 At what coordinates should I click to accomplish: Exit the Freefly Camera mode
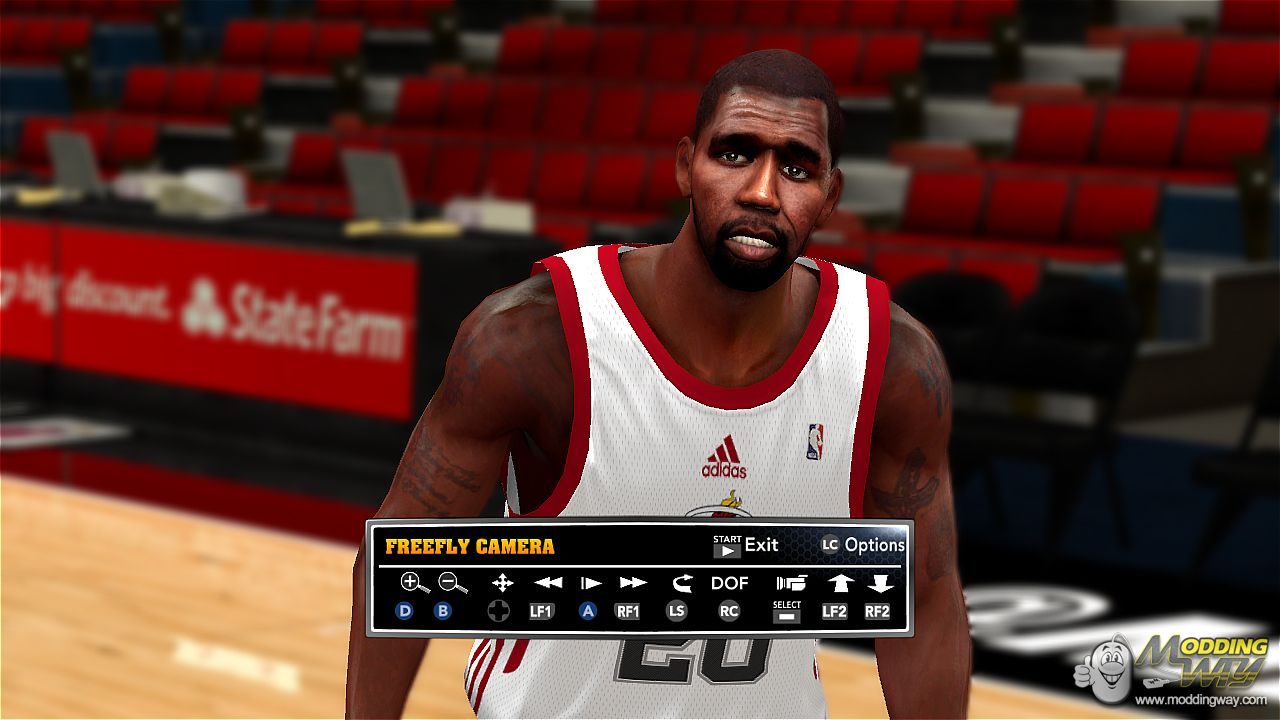coord(745,545)
